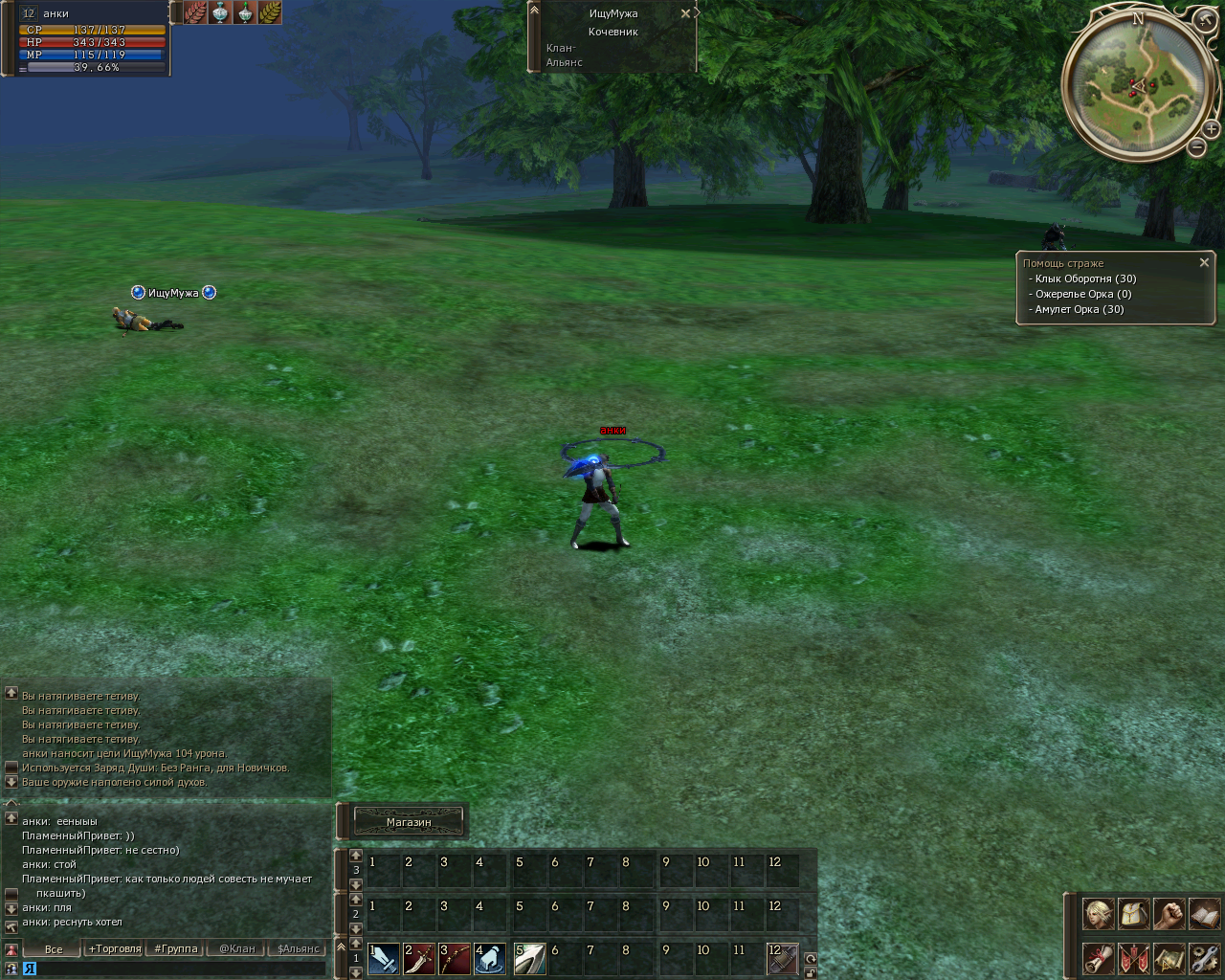
Task: Open the Магазин shop button
Action: click(409, 822)
